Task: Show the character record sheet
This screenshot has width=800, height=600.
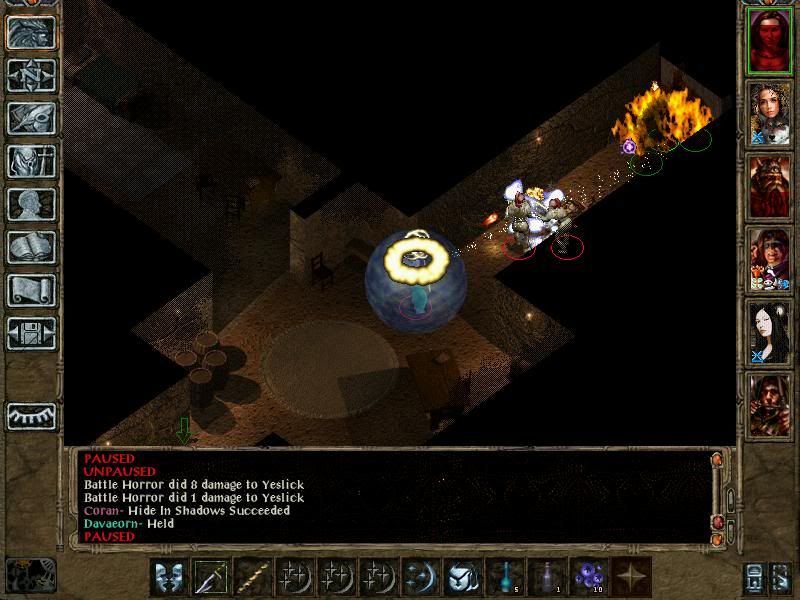Action: pyautogui.click(x=31, y=204)
